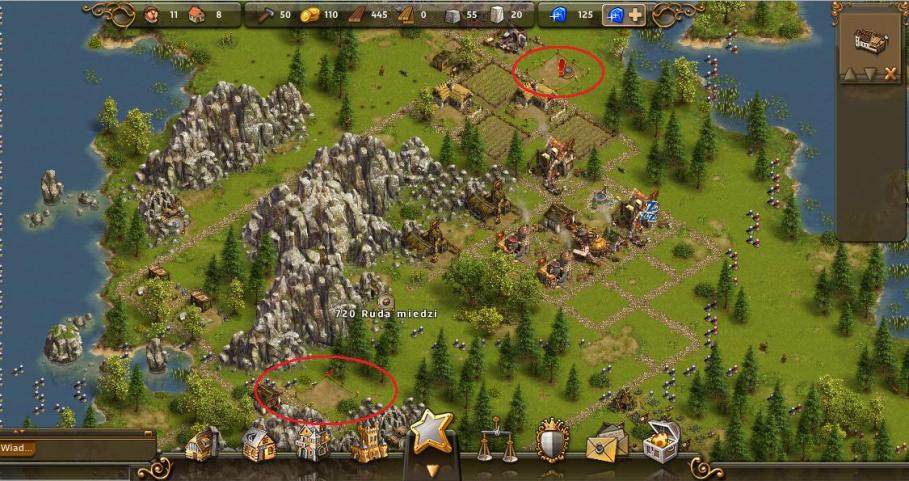This screenshot has height=481, width=909.
Task: Open the treasure chest shop
Action: [x=660, y=441]
